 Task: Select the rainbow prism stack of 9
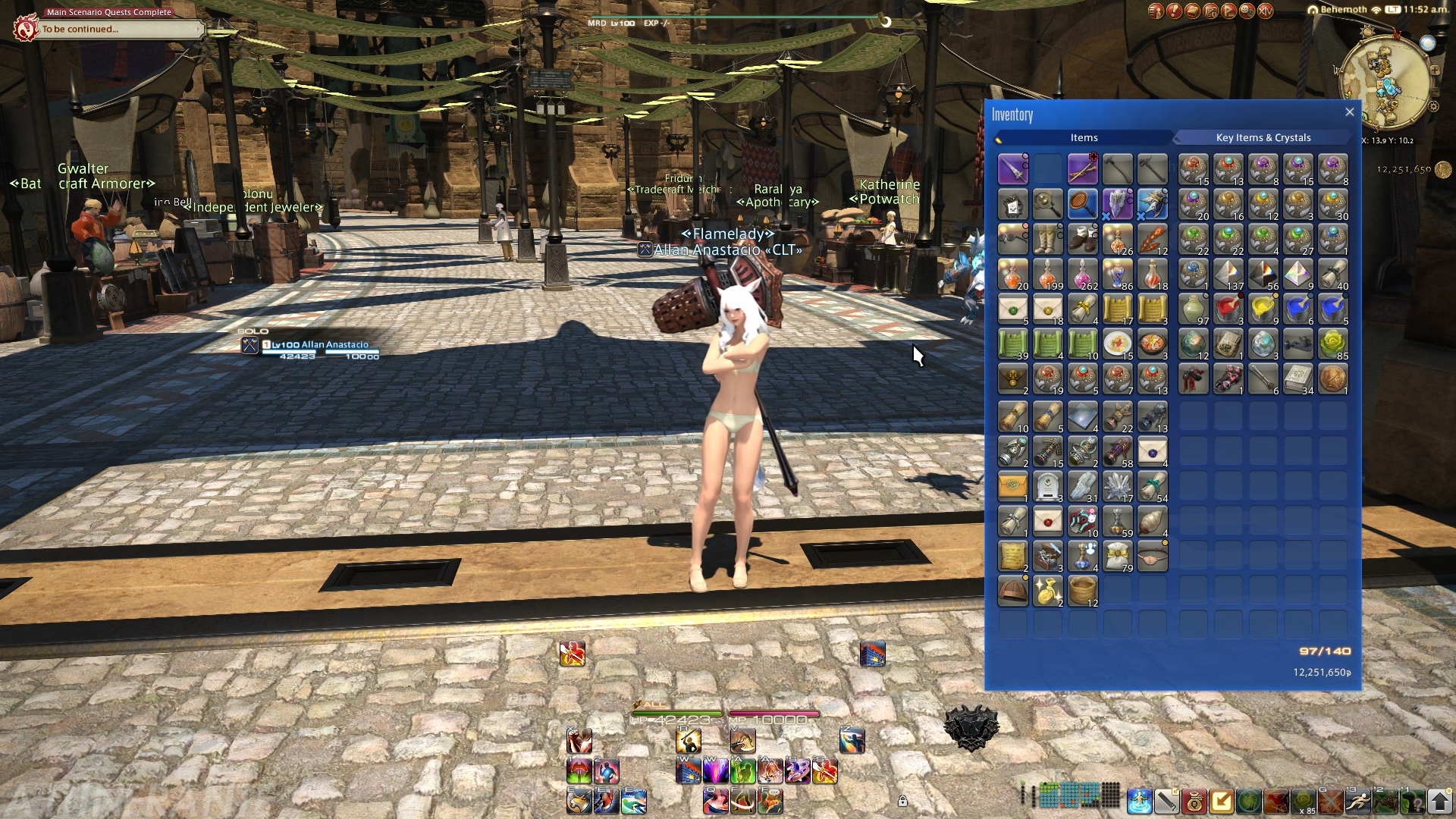point(1298,274)
